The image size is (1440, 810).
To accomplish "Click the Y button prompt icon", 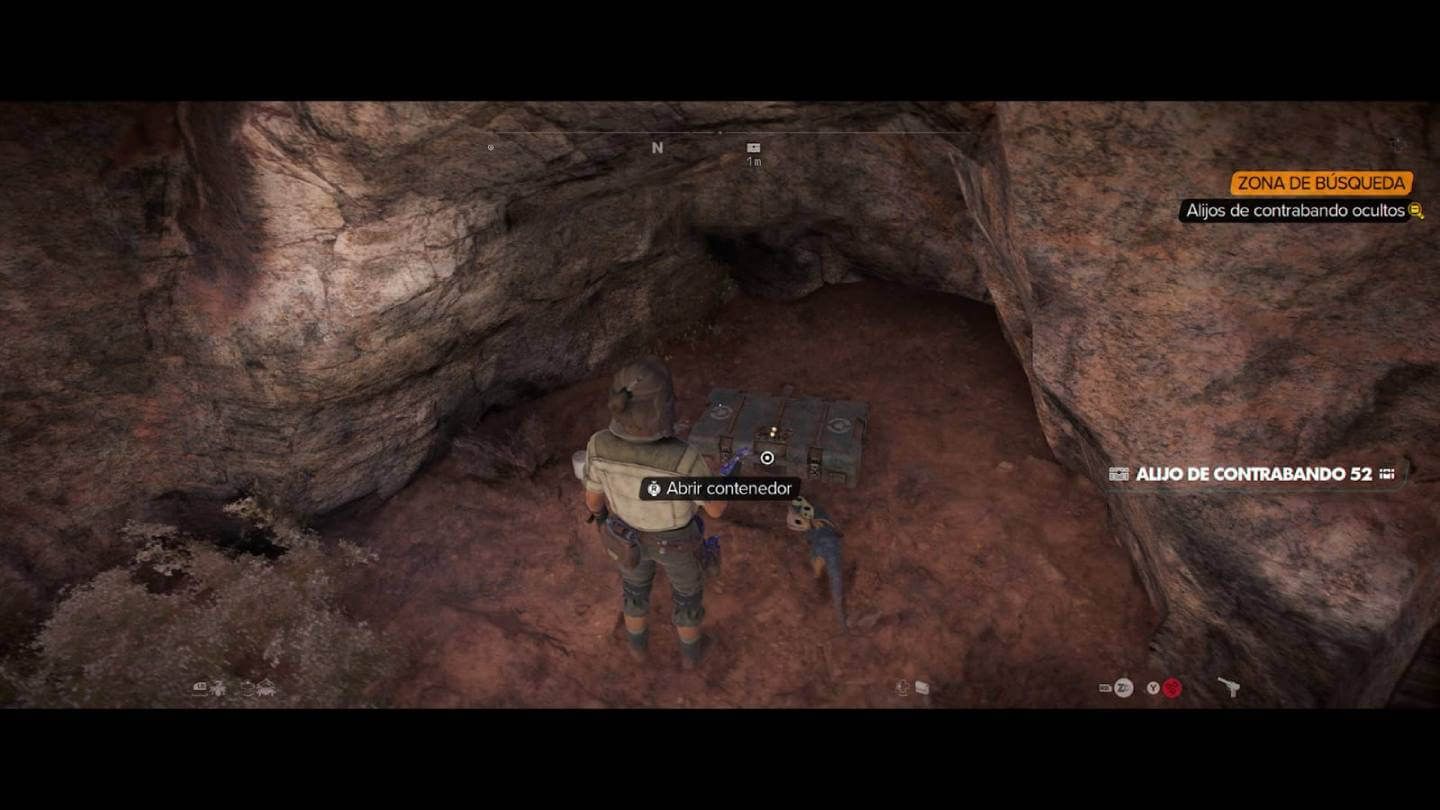I will [1152, 686].
